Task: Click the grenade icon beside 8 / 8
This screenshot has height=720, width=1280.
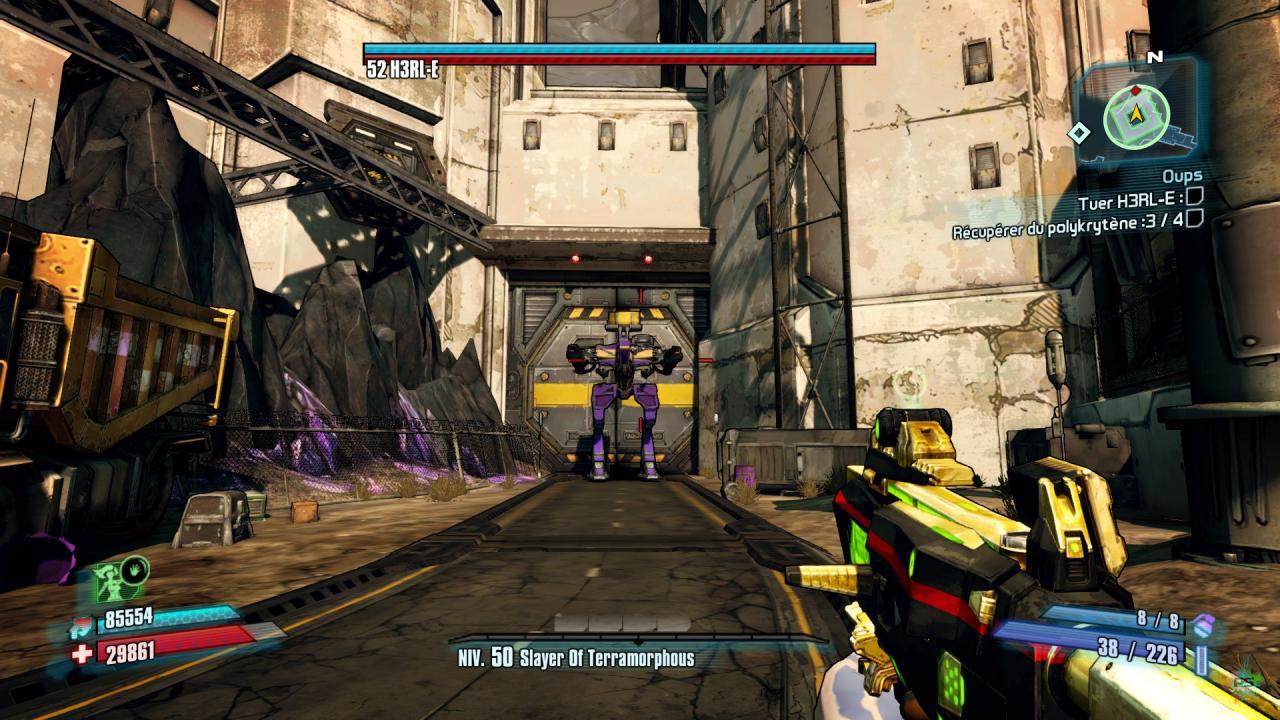Action: 1204,623
